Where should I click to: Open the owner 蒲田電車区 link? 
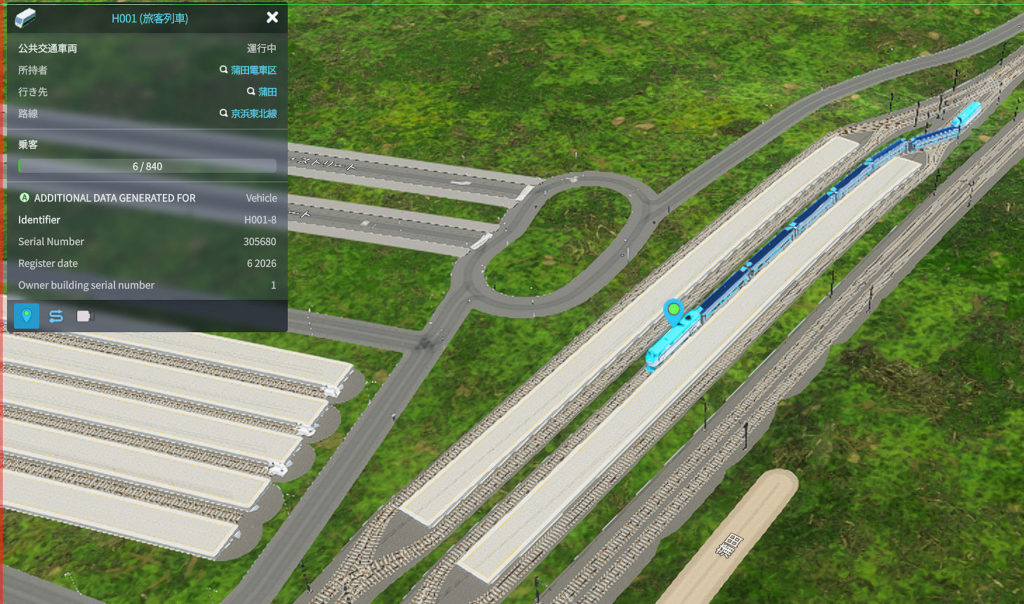(x=253, y=70)
